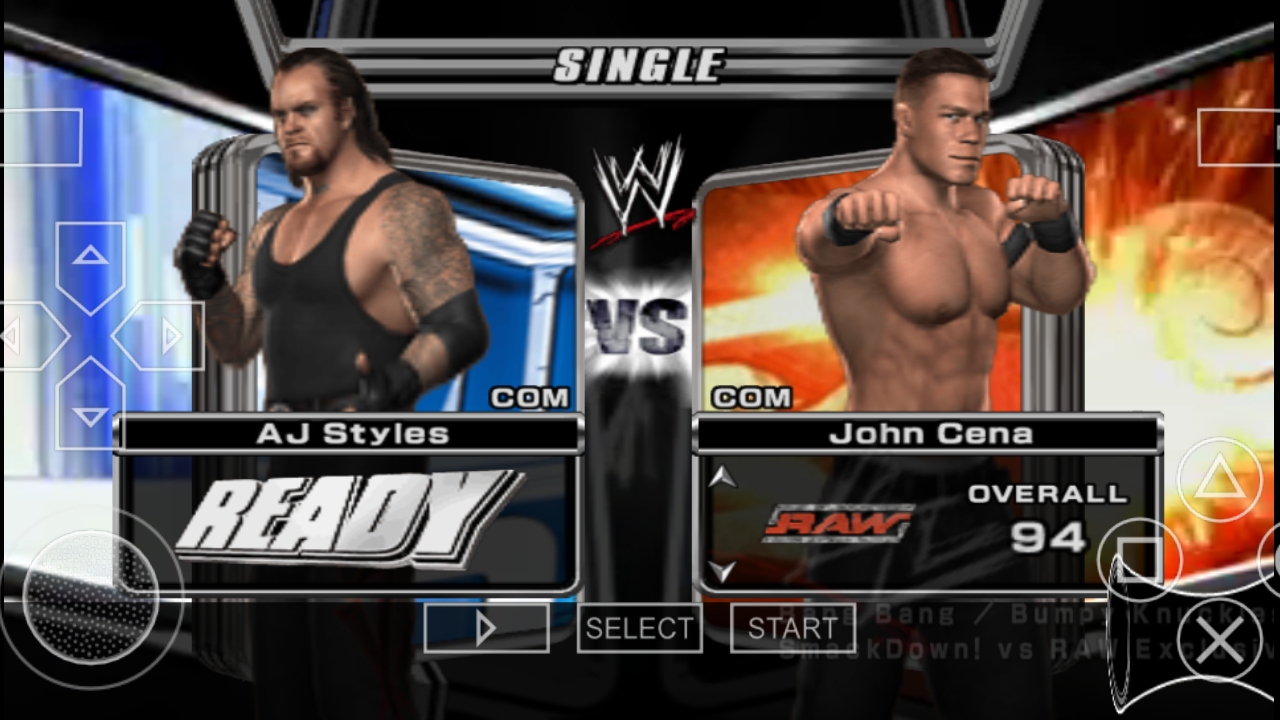Choose the RAW brand logo

click(x=838, y=523)
